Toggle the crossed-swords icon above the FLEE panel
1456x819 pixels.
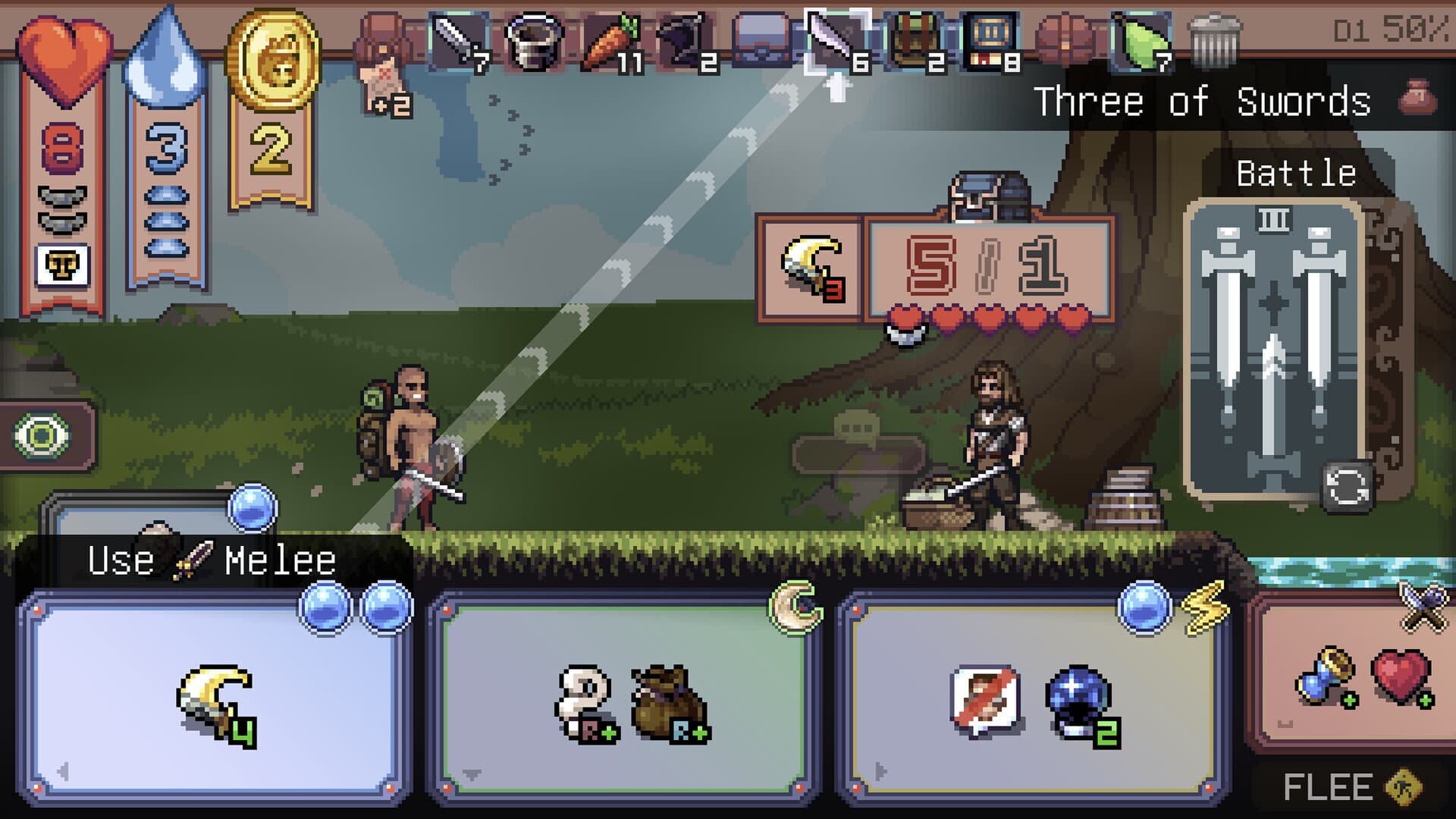coord(1426,610)
